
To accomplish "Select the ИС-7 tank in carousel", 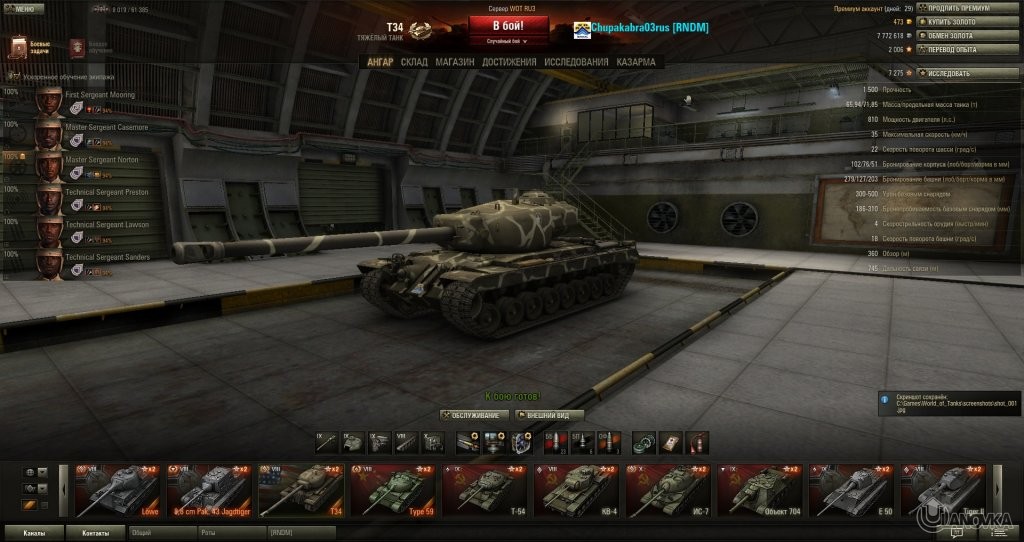I will 670,490.
